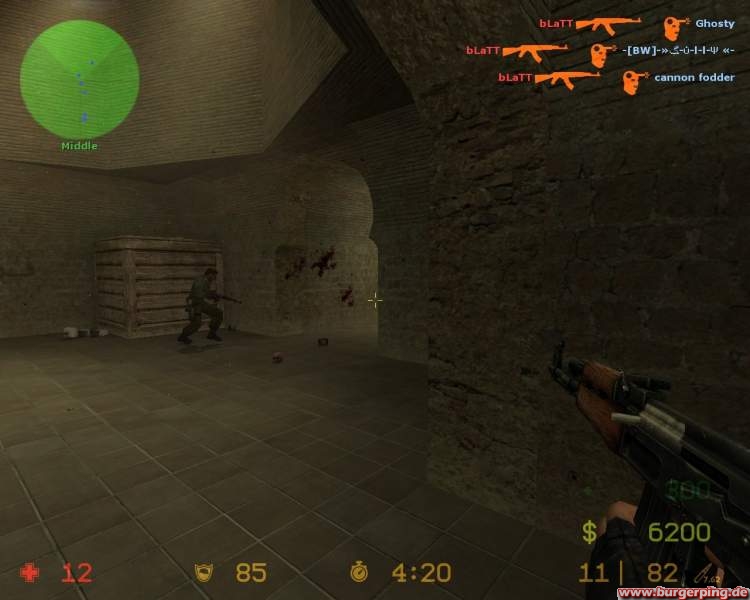Click the green circular radar

[79, 79]
